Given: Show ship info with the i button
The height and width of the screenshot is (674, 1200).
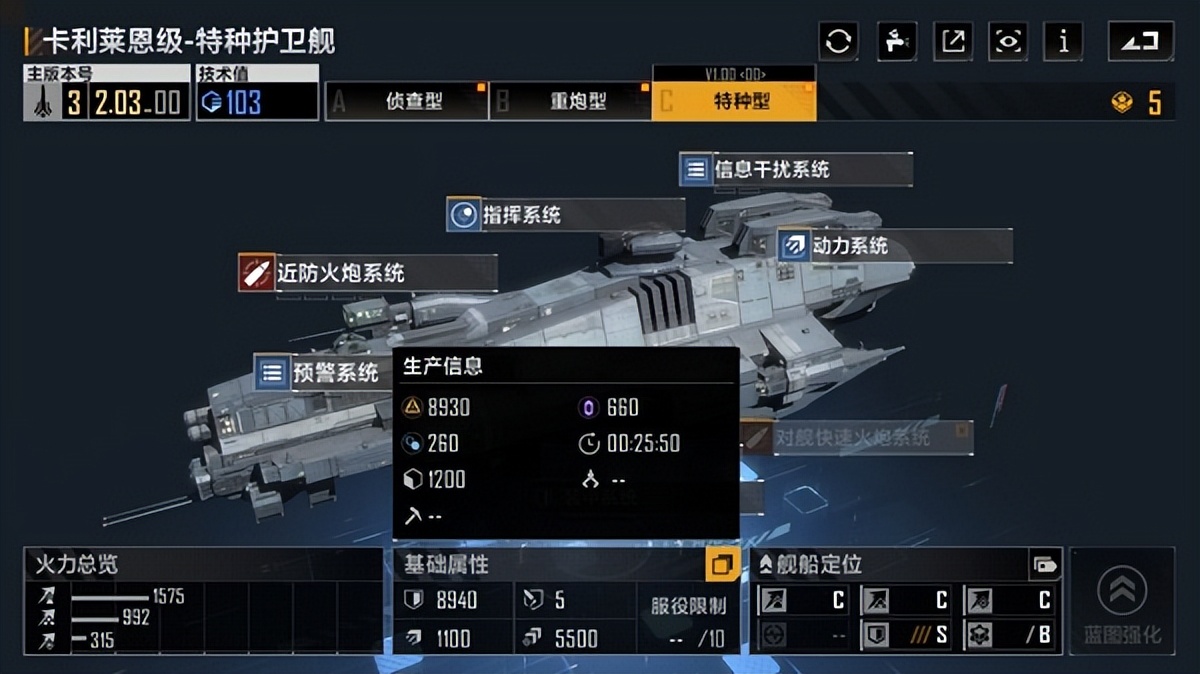Looking at the screenshot, I should (x=1063, y=41).
